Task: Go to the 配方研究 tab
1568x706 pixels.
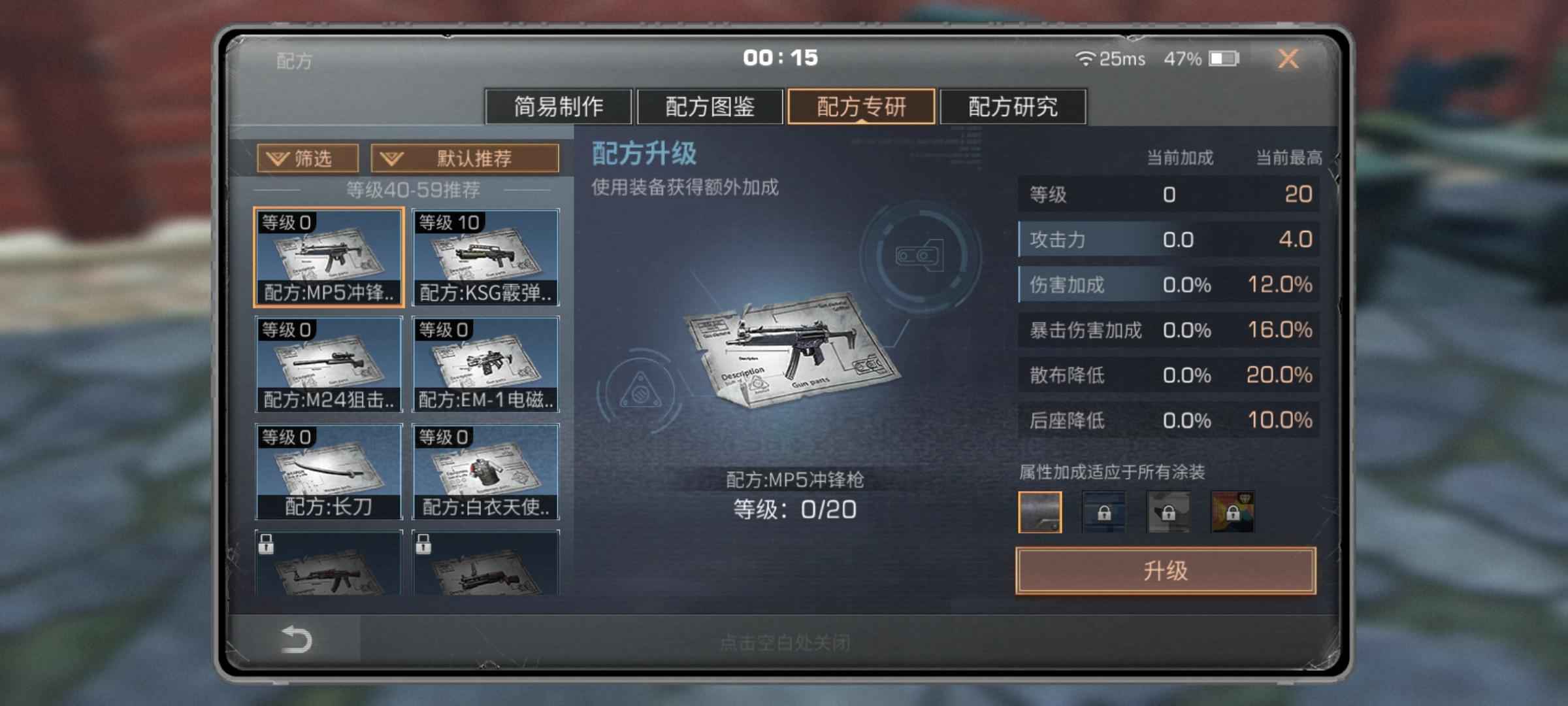Action: (1013, 107)
